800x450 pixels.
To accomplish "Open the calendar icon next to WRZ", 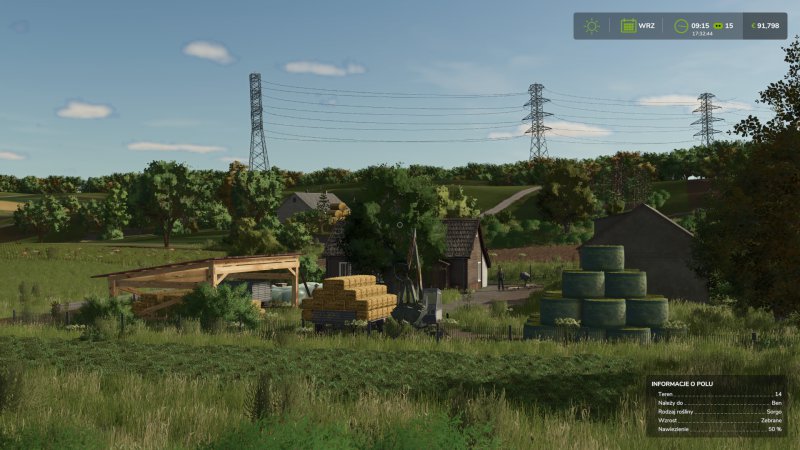I will click(628, 26).
